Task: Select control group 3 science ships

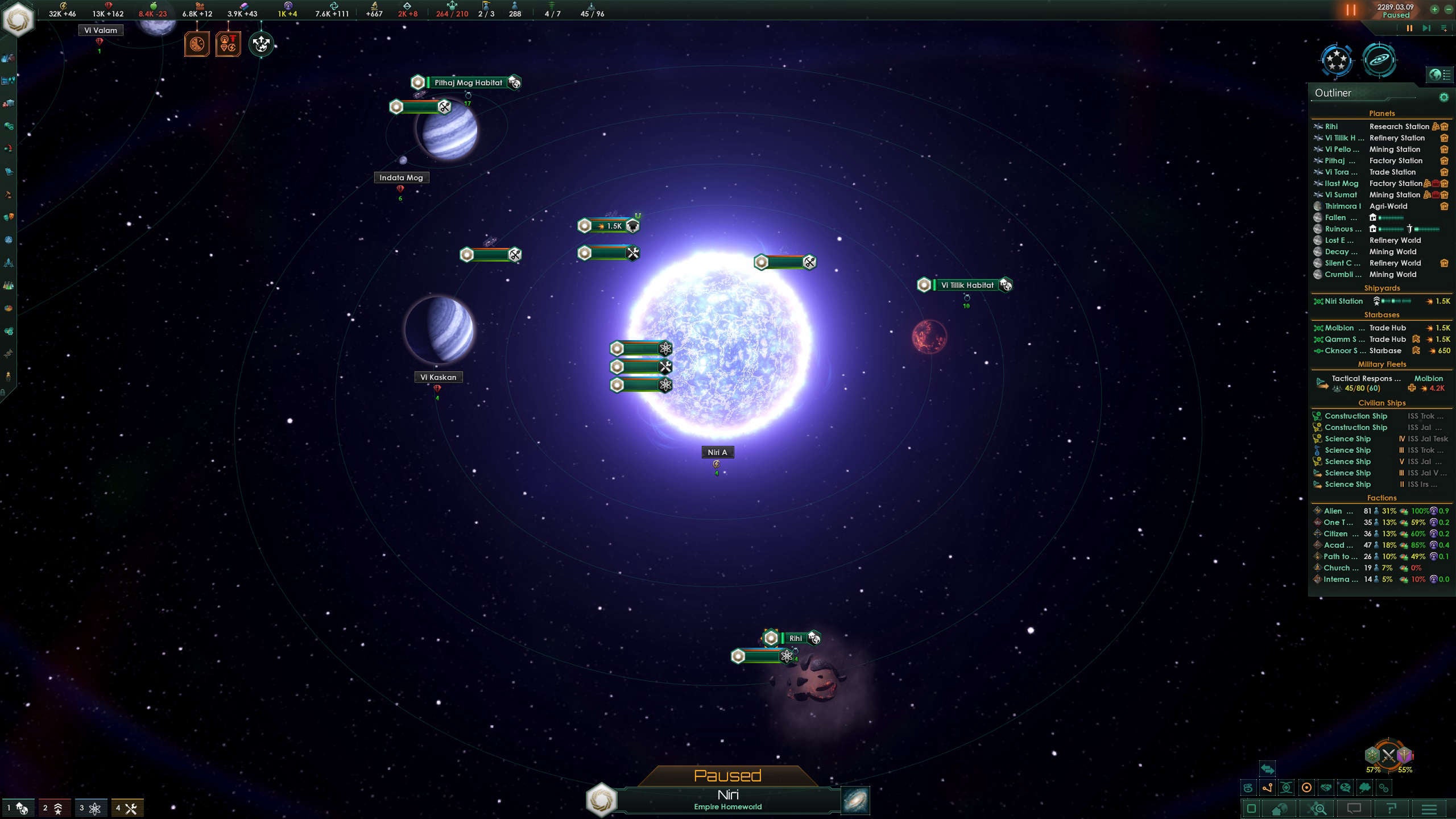Action: [x=90, y=808]
